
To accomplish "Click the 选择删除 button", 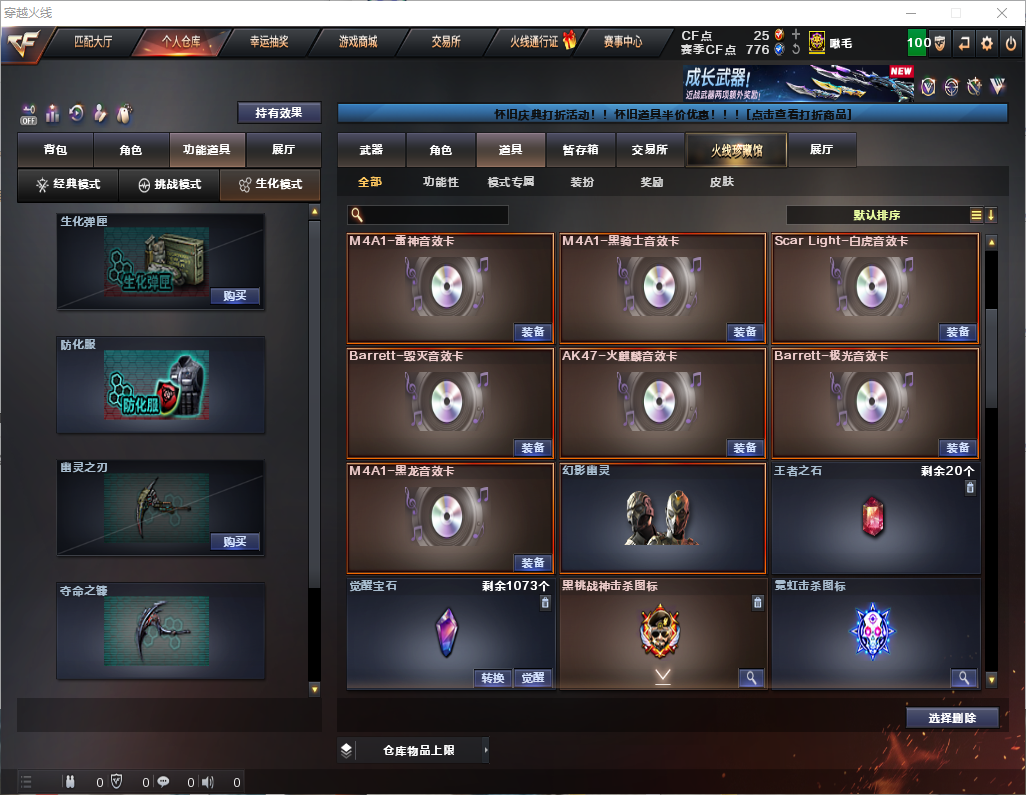I will [952, 718].
